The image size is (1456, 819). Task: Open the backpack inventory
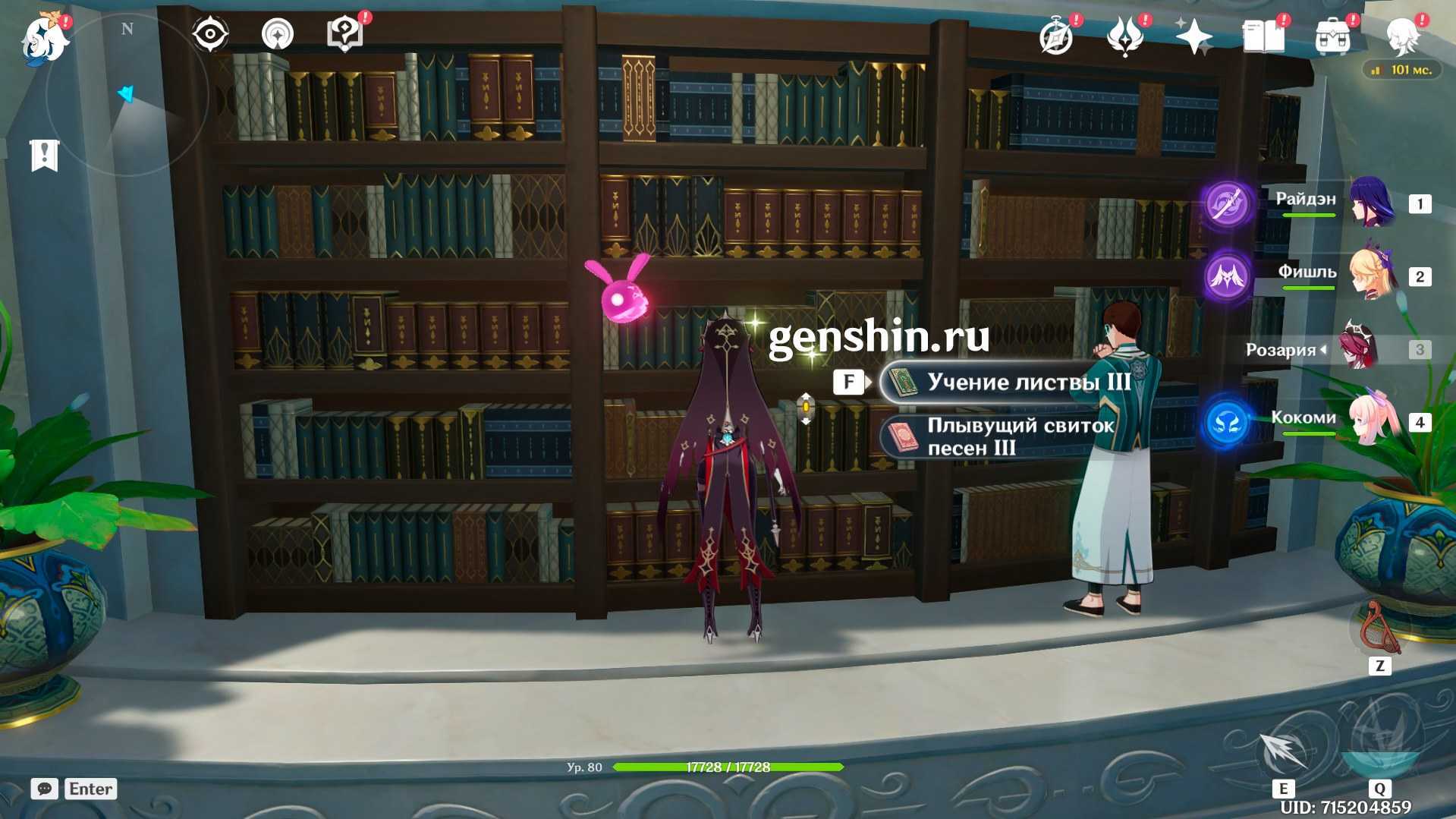pyautogui.click(x=1332, y=36)
